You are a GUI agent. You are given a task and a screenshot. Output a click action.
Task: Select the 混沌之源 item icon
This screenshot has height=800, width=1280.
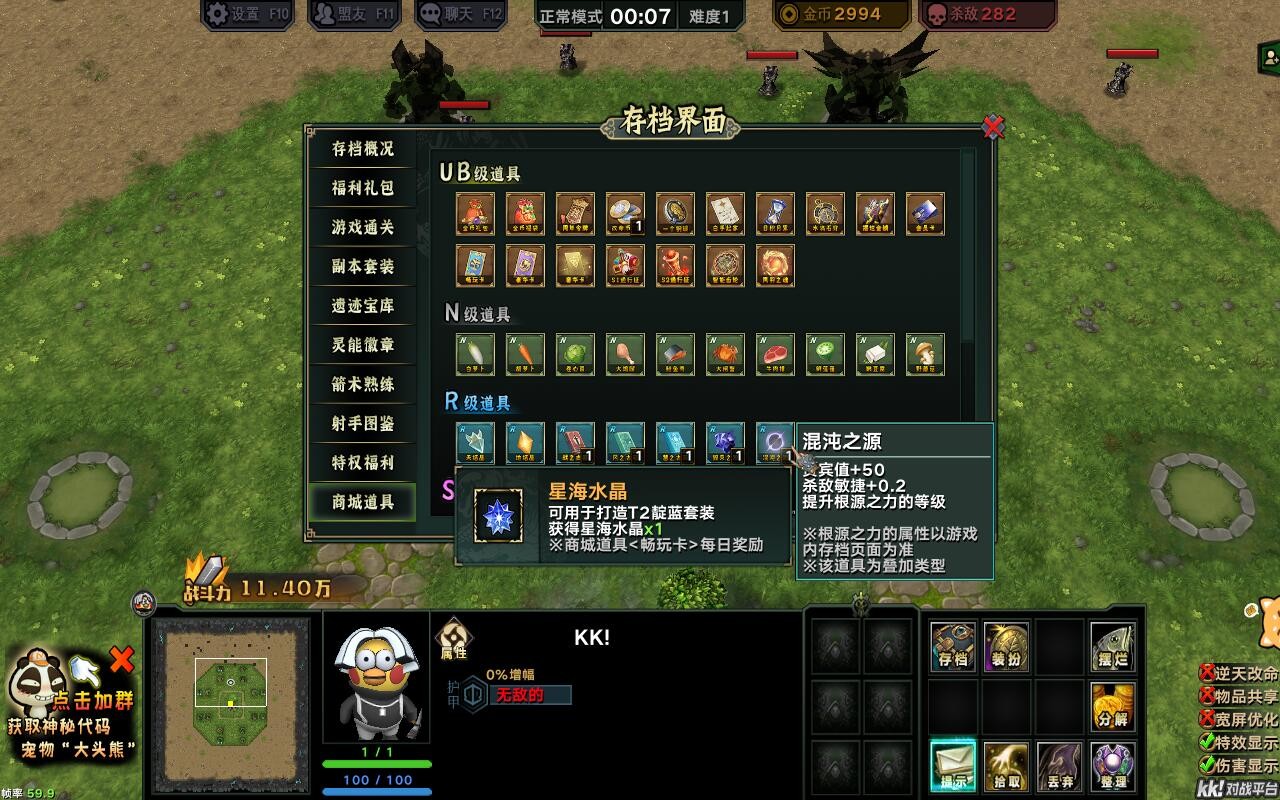pyautogui.click(x=776, y=439)
